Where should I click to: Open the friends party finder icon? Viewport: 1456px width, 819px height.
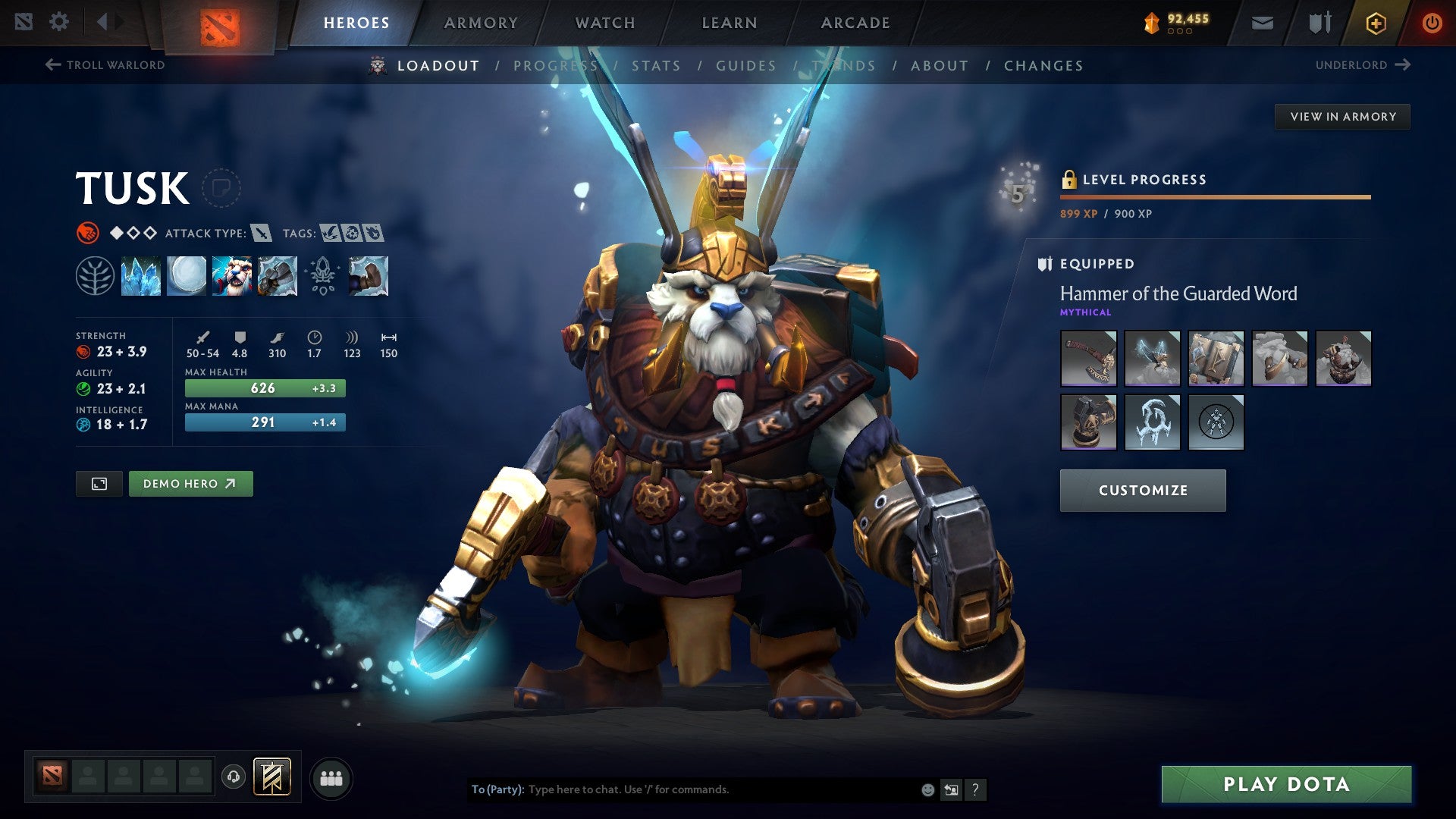pyautogui.click(x=331, y=777)
